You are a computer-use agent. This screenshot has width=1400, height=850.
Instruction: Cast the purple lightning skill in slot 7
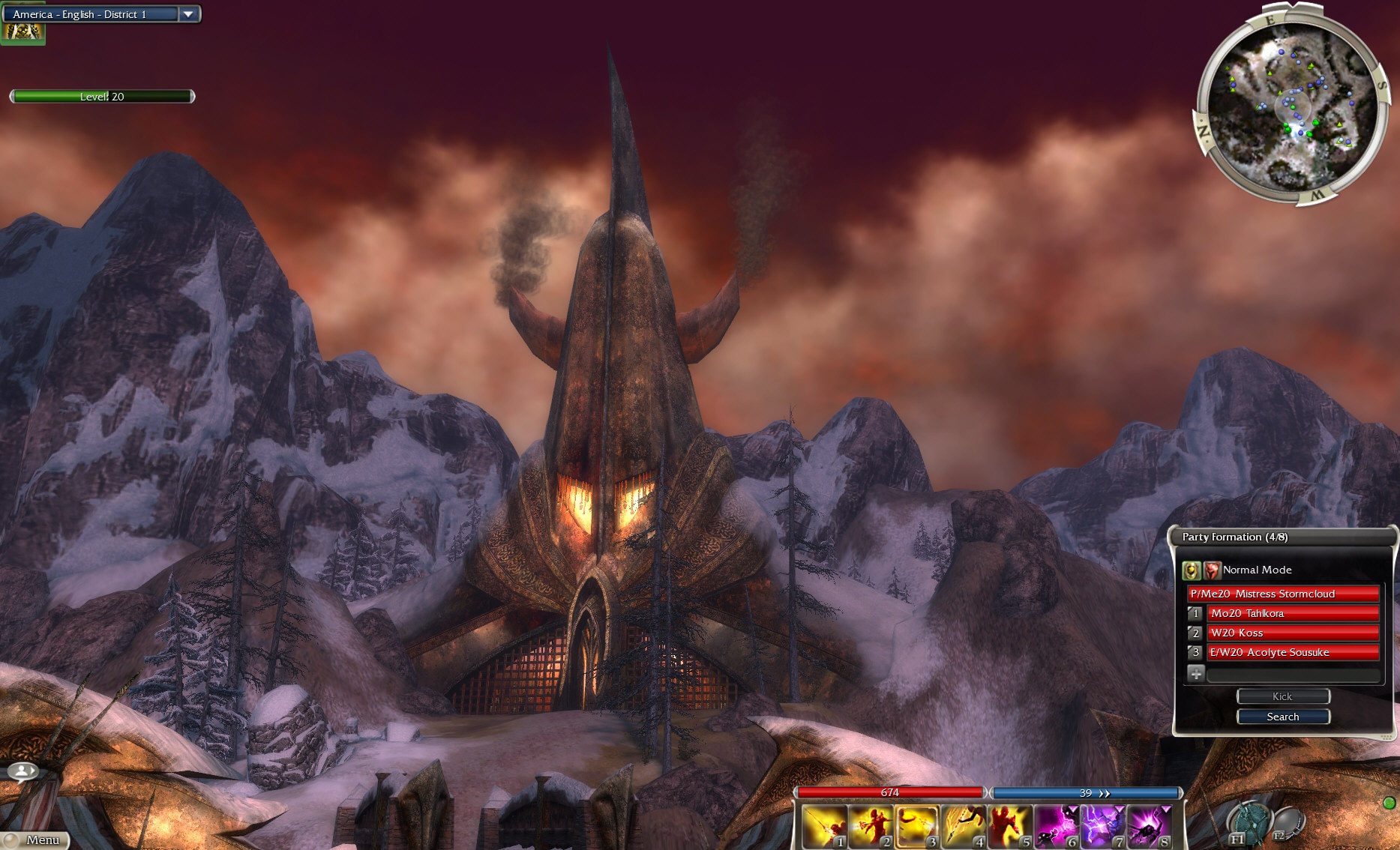(x=1102, y=827)
